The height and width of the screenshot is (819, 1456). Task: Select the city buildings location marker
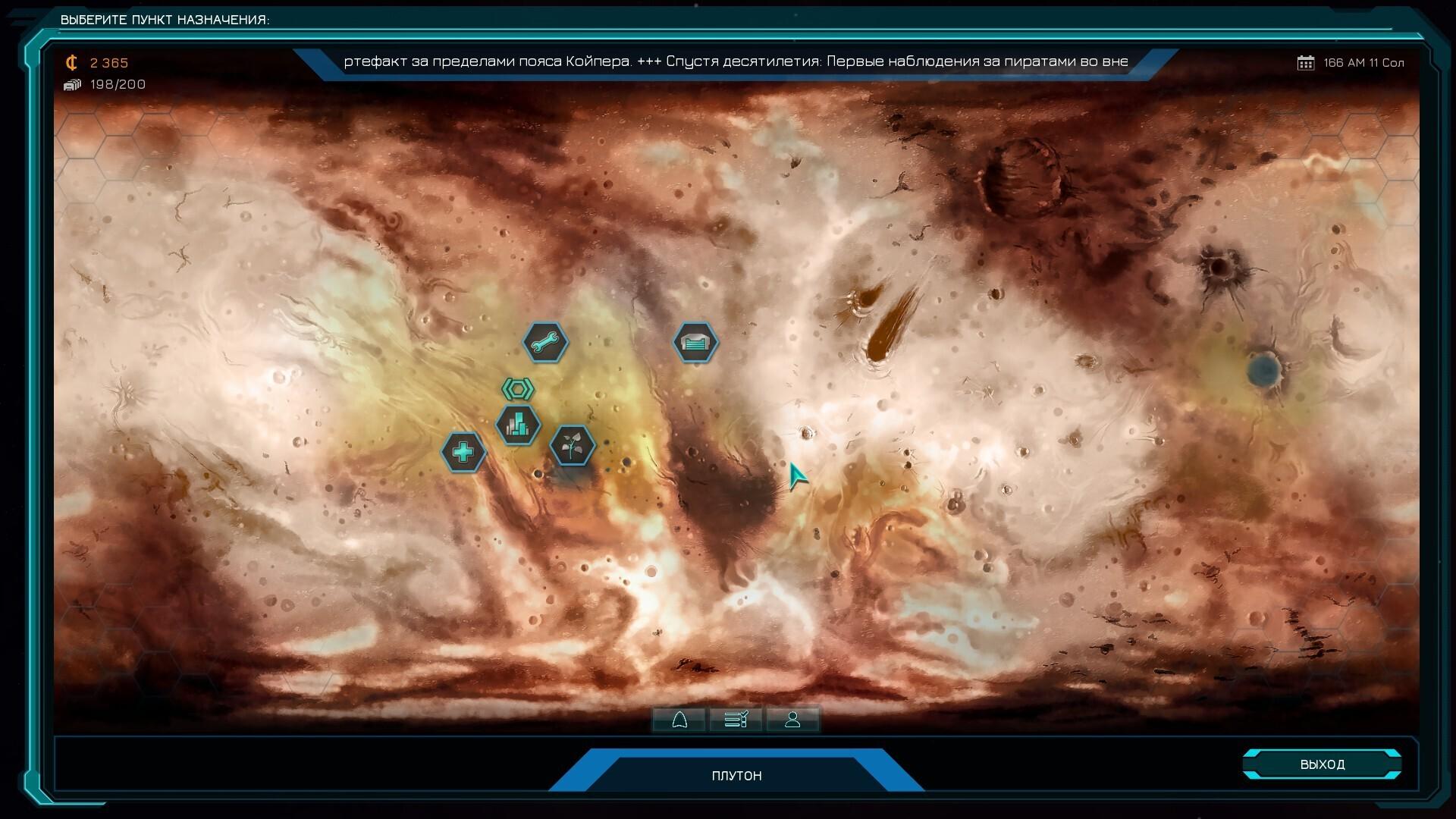click(x=518, y=425)
